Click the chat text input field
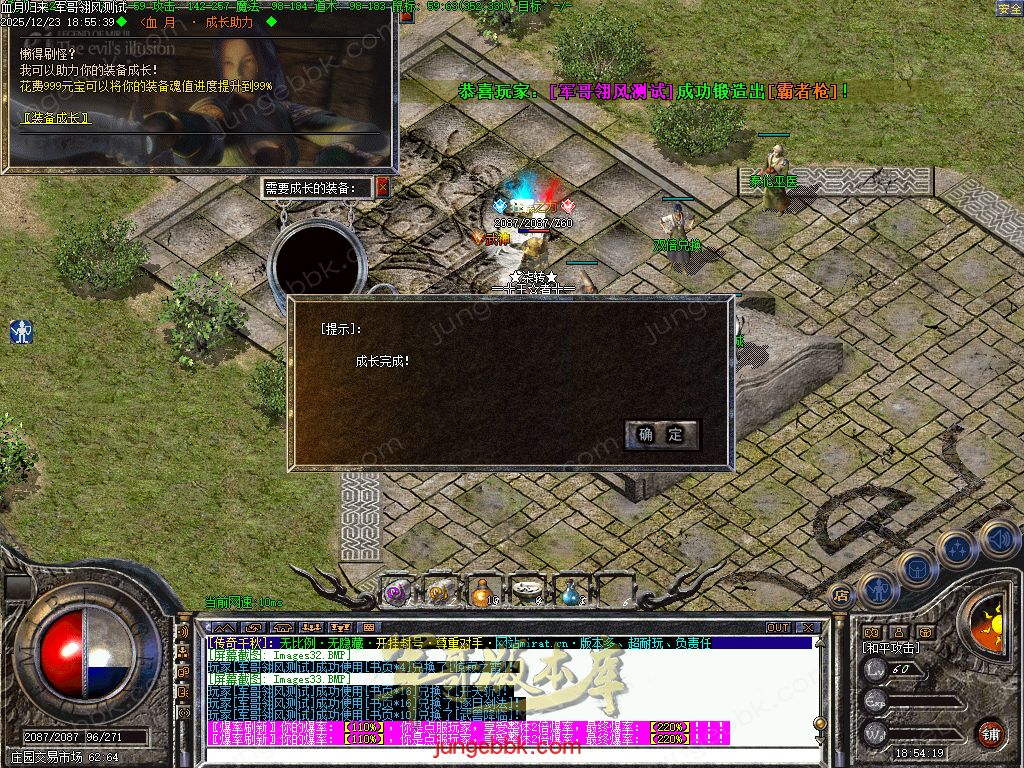Viewport: 1024px width, 768px height. (500, 755)
